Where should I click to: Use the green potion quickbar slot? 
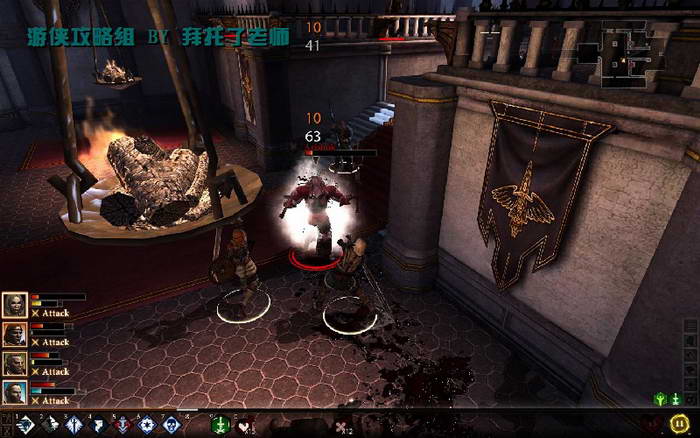(219, 424)
